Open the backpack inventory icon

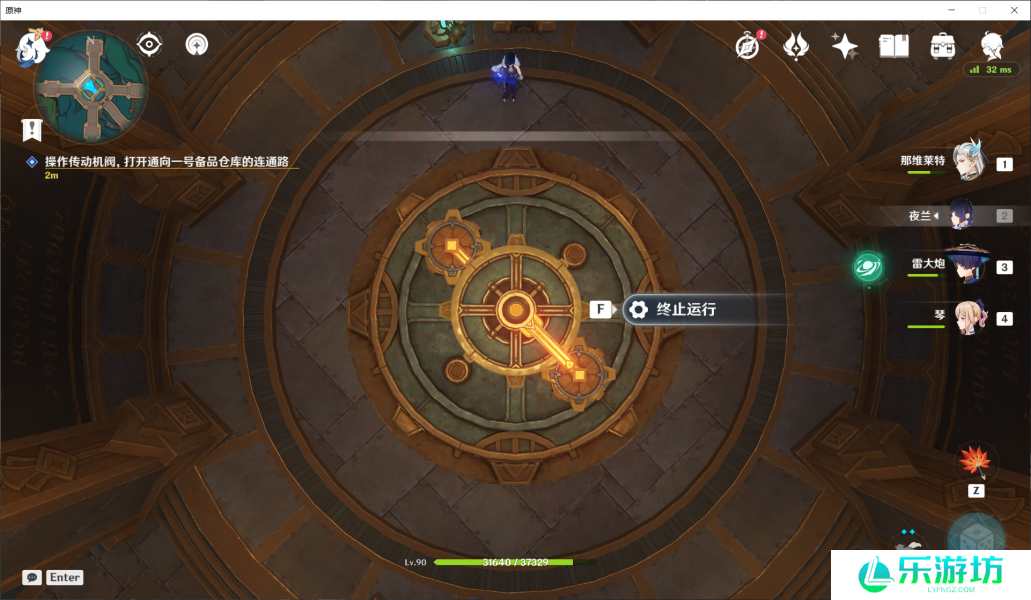942,45
